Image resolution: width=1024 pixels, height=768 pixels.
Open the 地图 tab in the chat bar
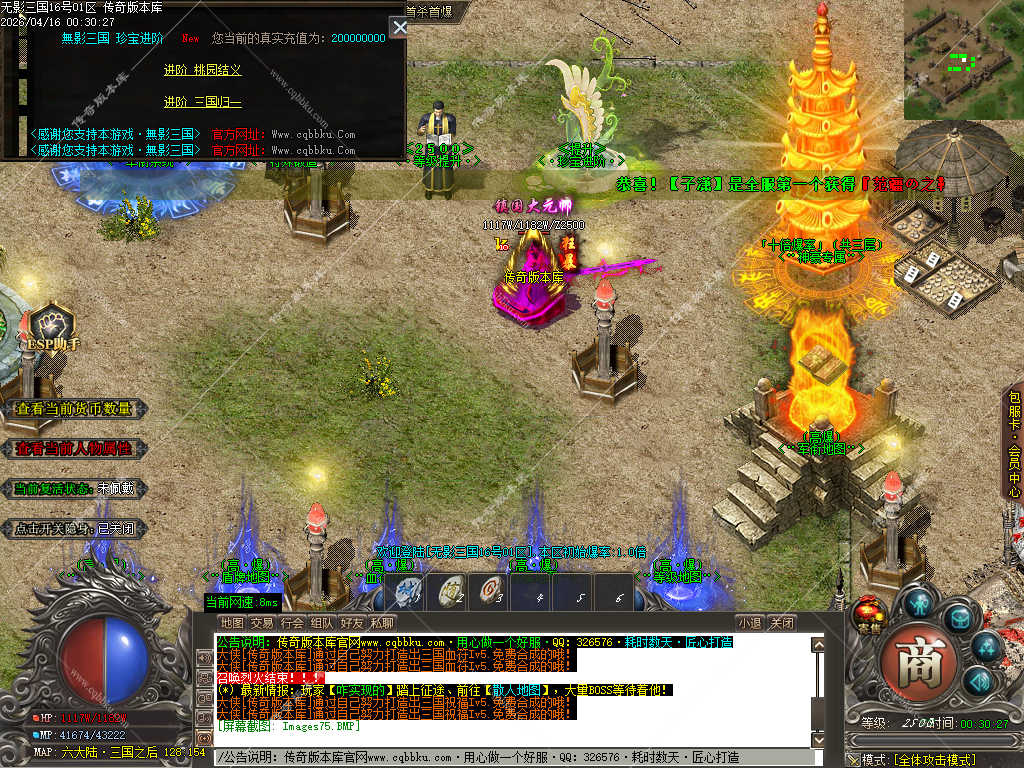pos(231,623)
